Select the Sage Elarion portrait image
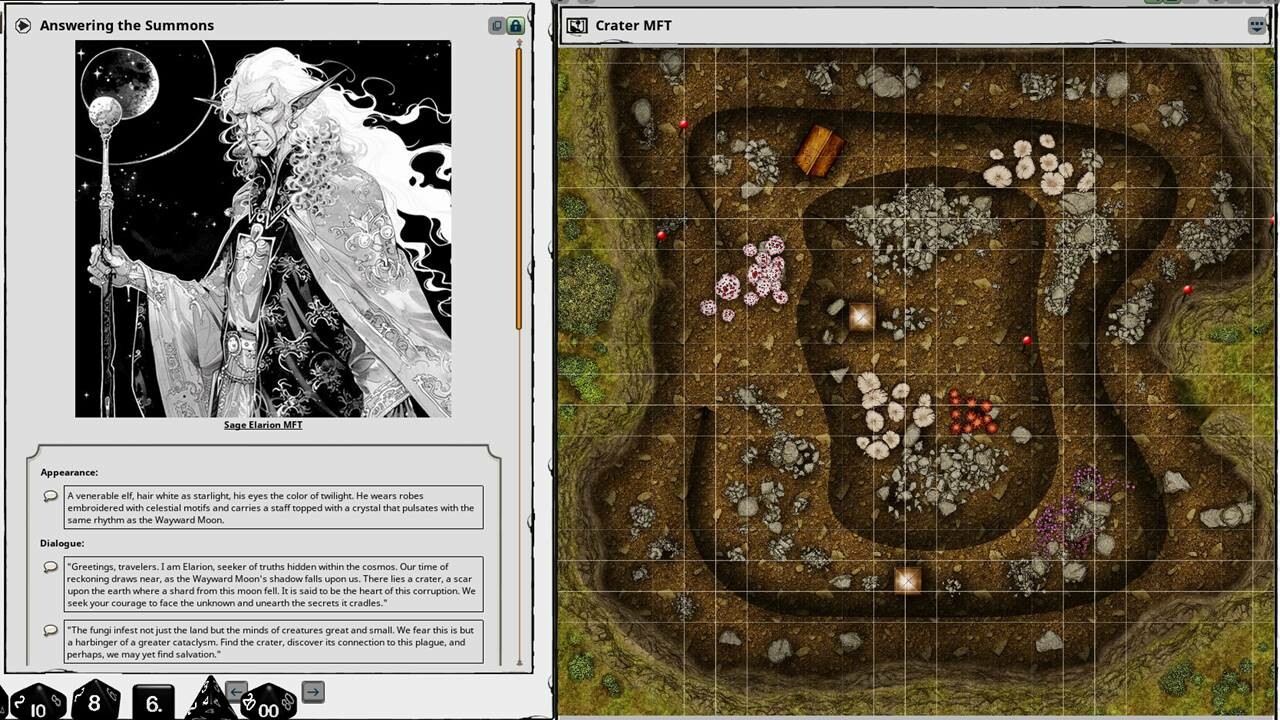 click(264, 228)
